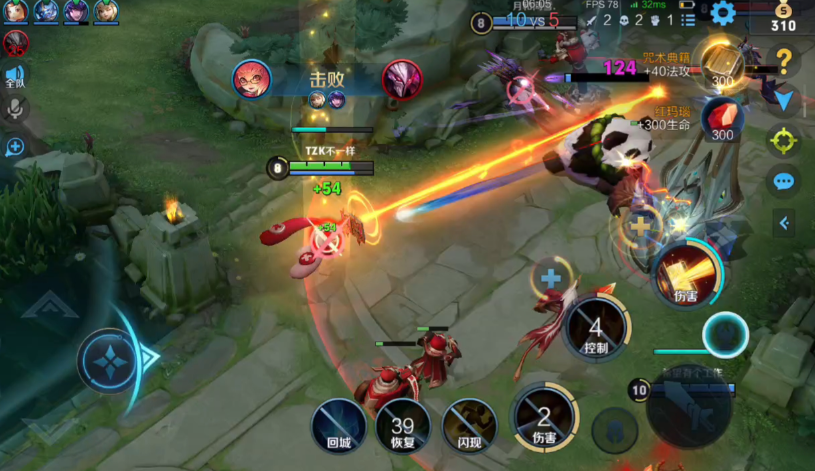Activate the 伤害 skill showing cooldown 2
815x471 pixels.
pos(544,418)
